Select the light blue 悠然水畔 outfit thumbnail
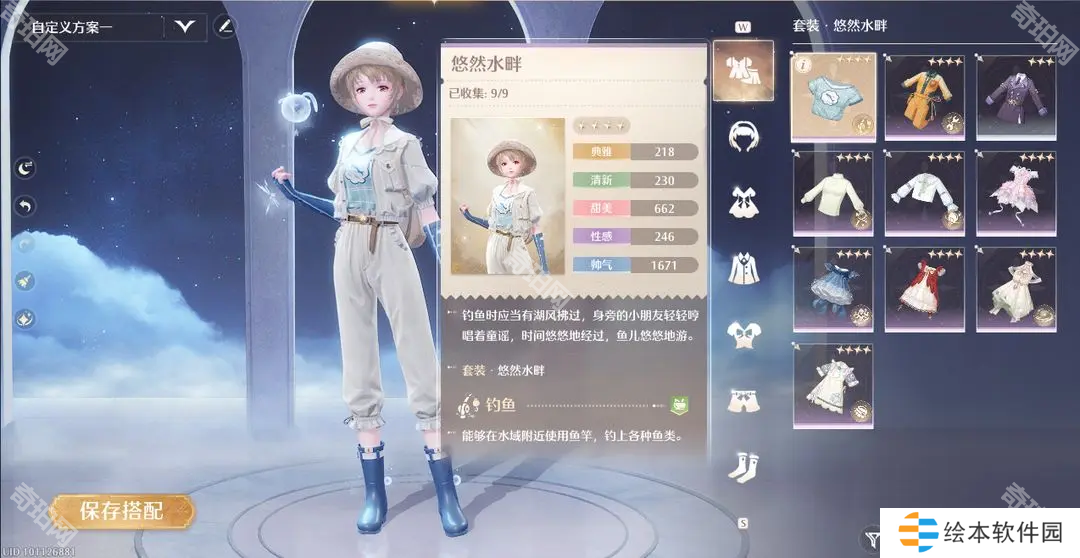Image resolution: width=1080 pixels, height=558 pixels. (x=833, y=96)
